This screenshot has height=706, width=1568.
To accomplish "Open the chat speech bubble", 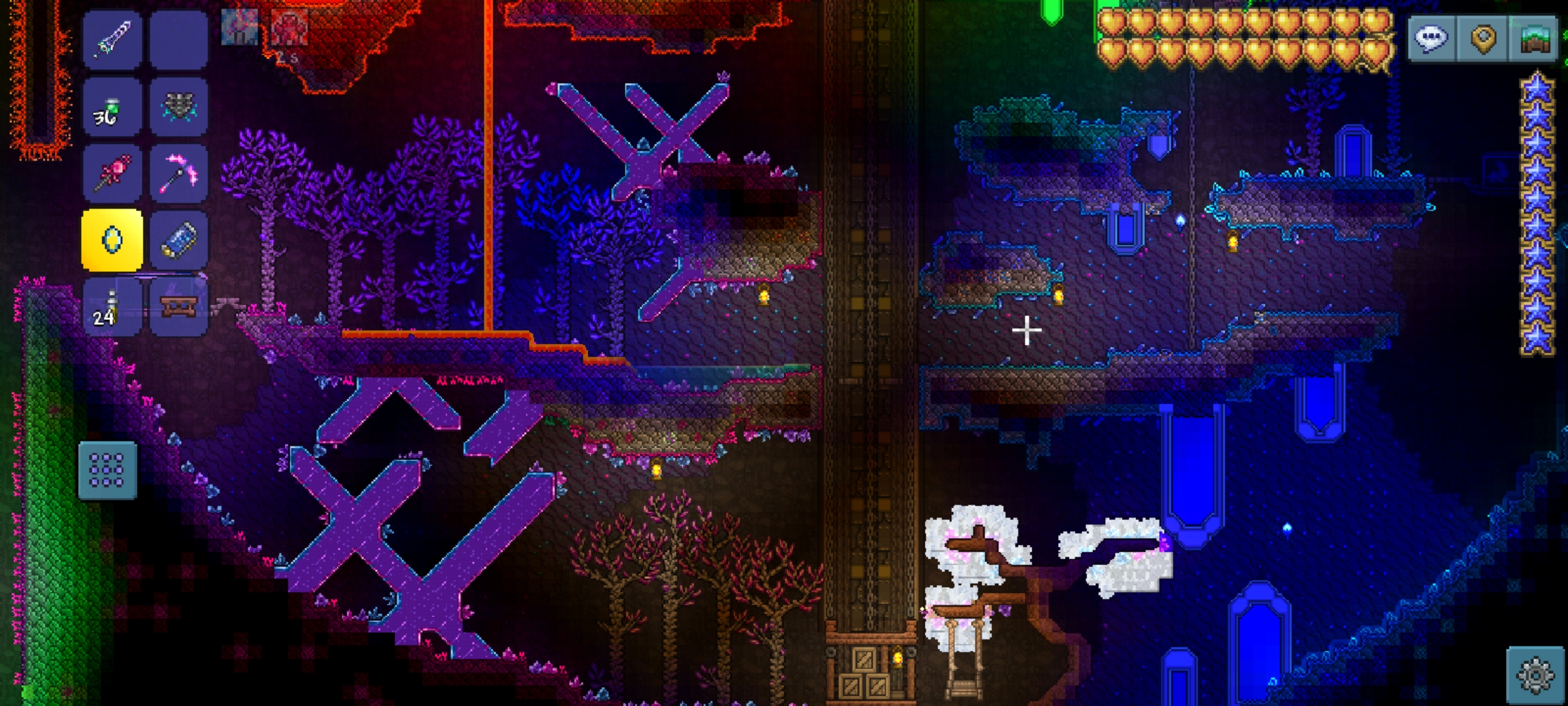I will point(1431,39).
